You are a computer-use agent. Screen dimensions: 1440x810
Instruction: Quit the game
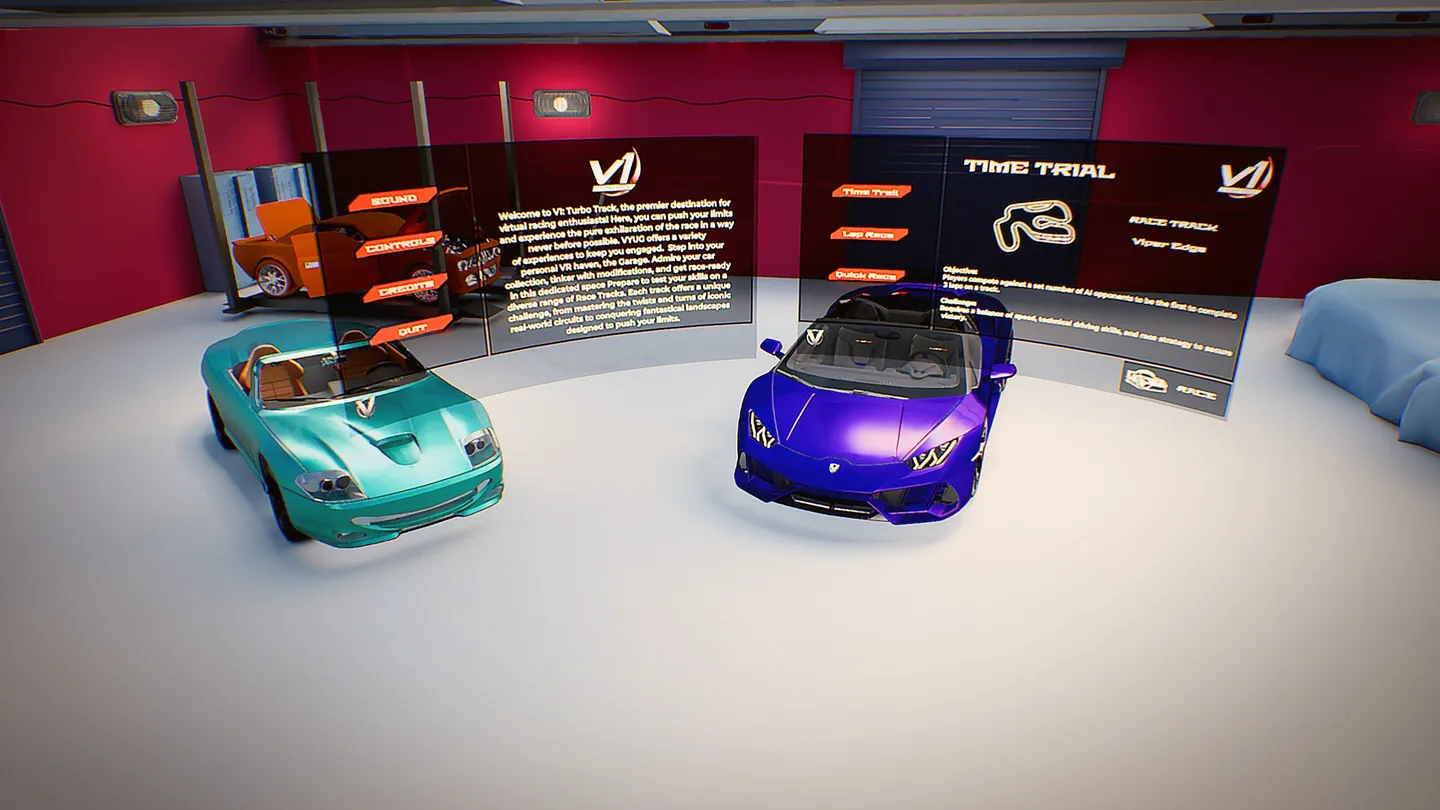(x=411, y=328)
